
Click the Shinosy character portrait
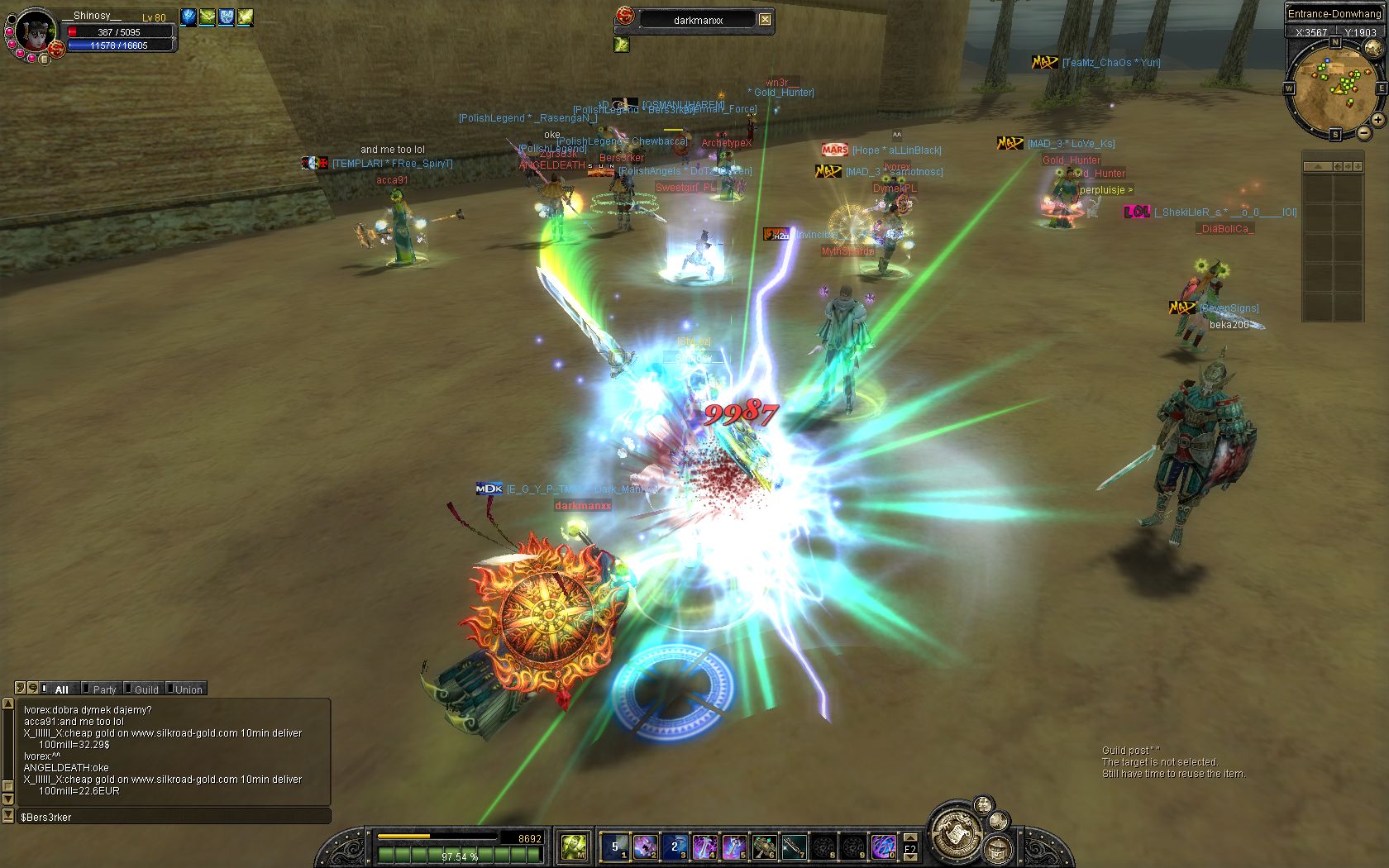coord(35,31)
